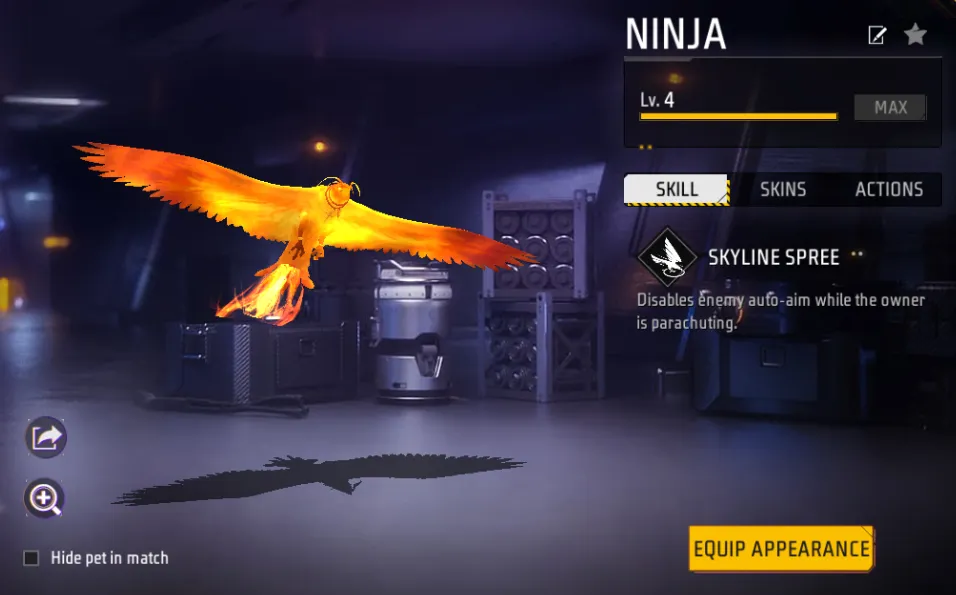Select the Skyline Spree skill icon
Viewport: 956px width, 595px height.
click(x=668, y=257)
